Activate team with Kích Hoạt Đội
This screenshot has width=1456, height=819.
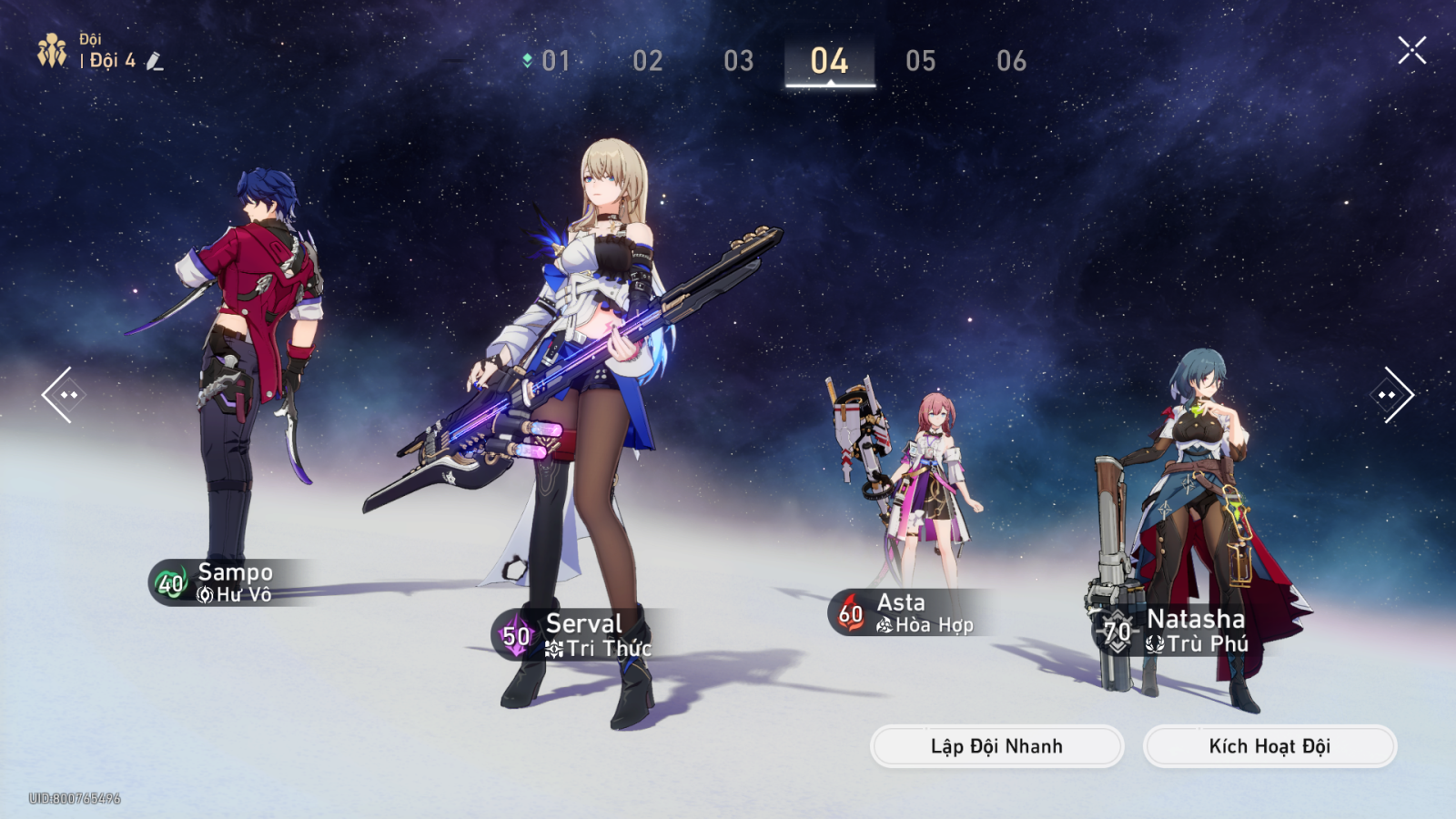click(x=1269, y=746)
